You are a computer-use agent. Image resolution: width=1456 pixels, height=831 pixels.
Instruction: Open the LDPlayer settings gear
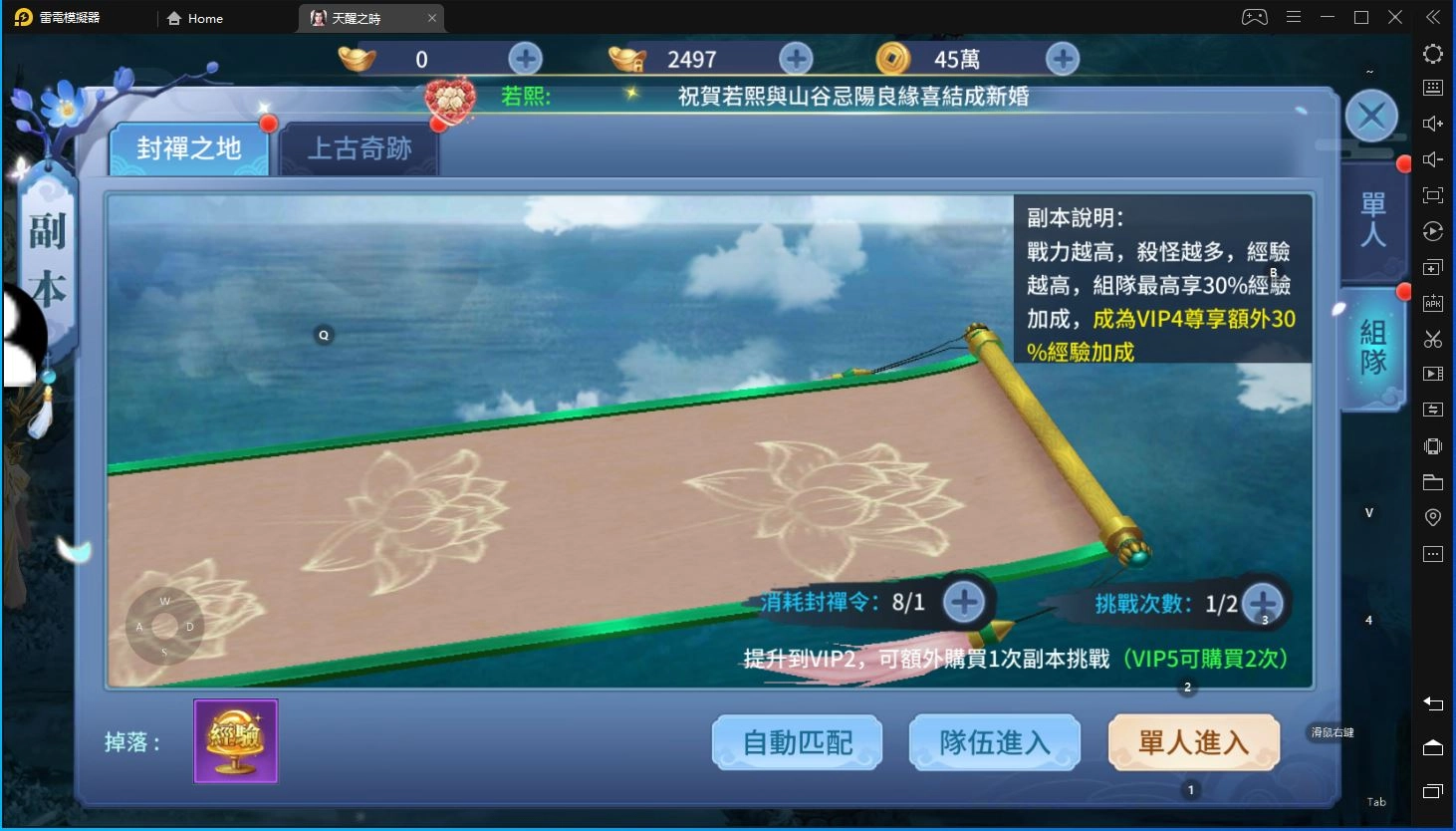(1432, 54)
